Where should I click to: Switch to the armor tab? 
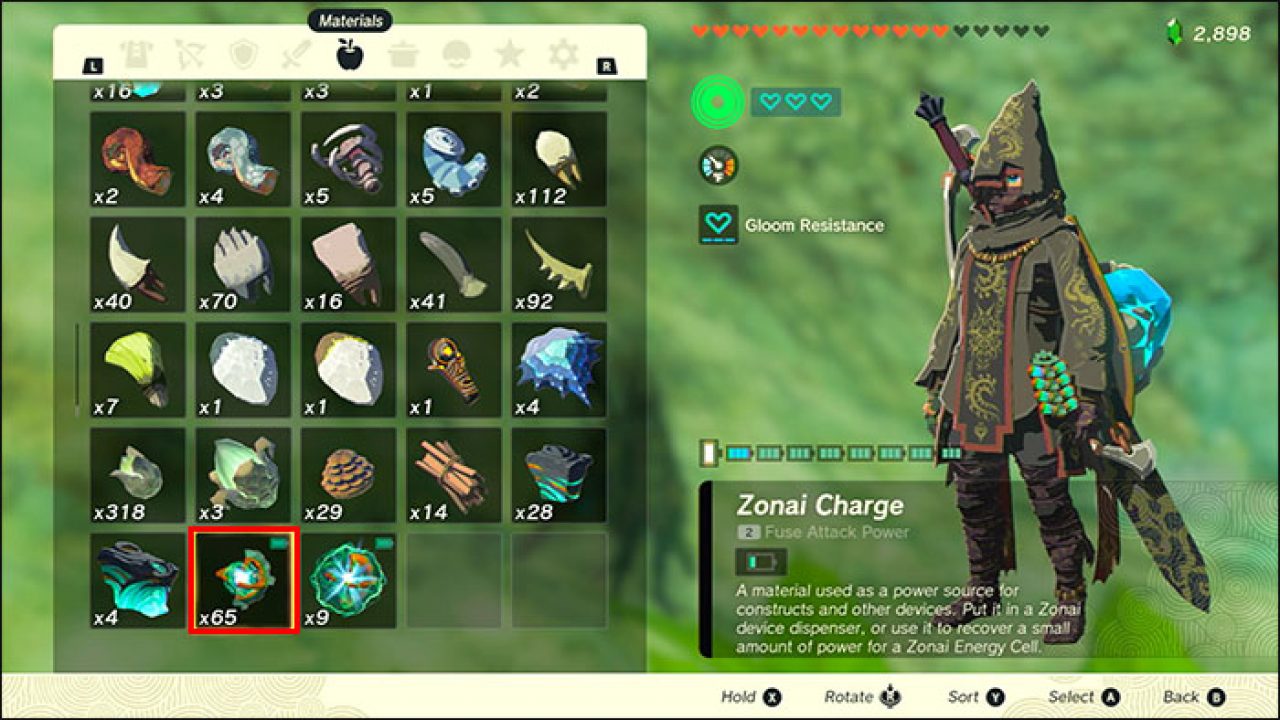point(136,54)
